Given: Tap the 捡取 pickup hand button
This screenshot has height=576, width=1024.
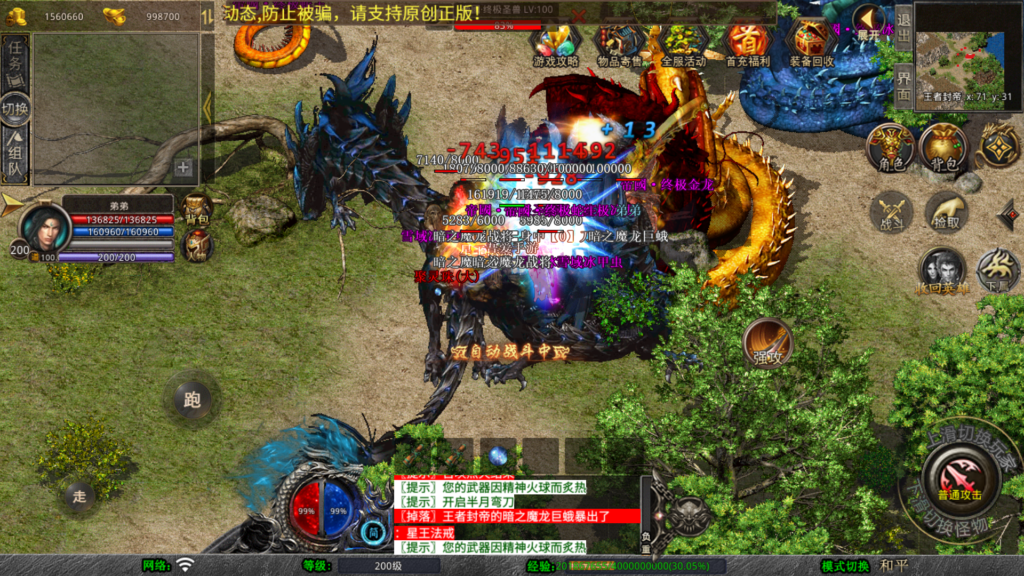Looking at the screenshot, I should pyautogui.click(x=945, y=213).
